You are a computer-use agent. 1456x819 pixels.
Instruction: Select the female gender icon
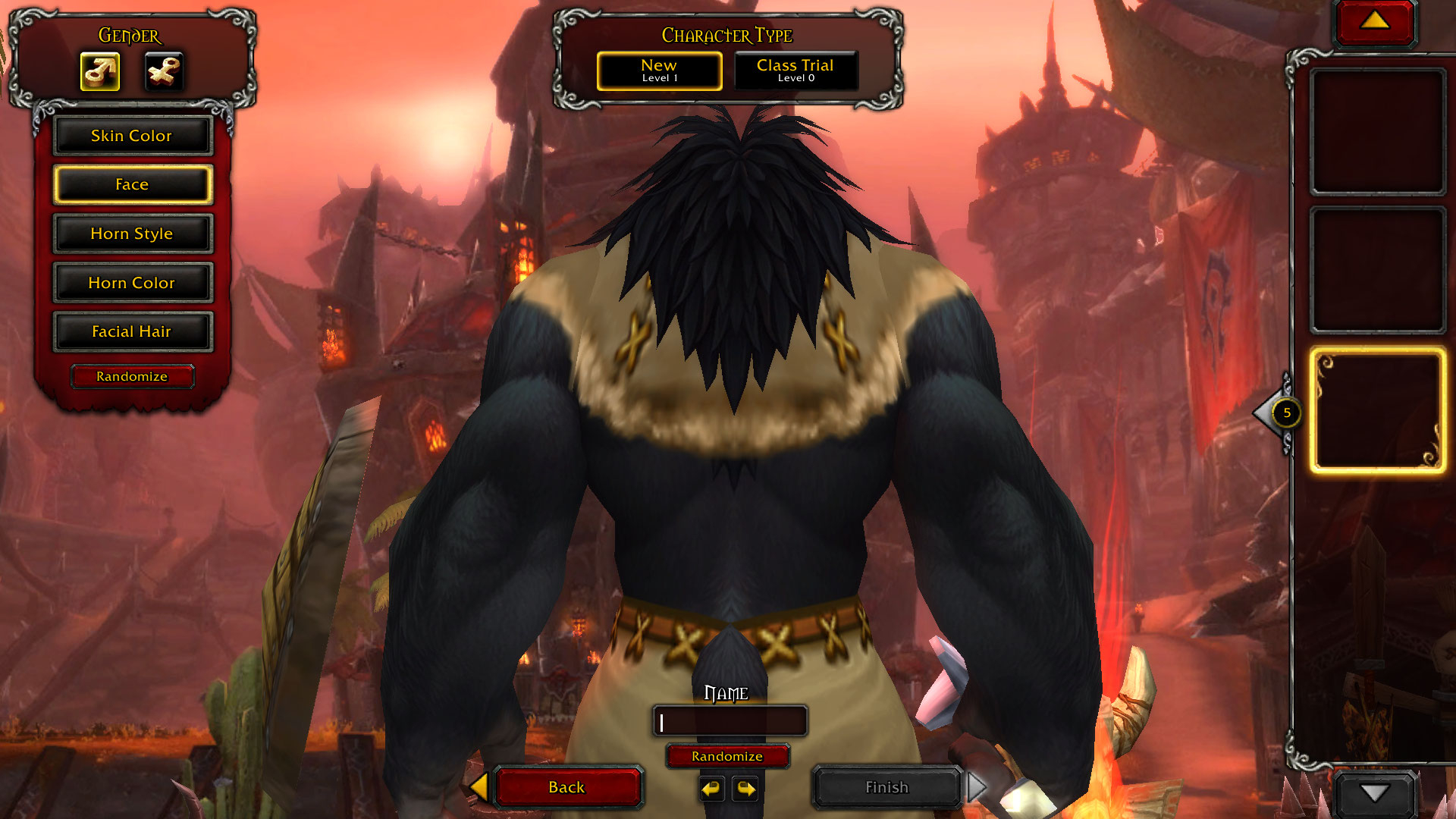click(164, 72)
